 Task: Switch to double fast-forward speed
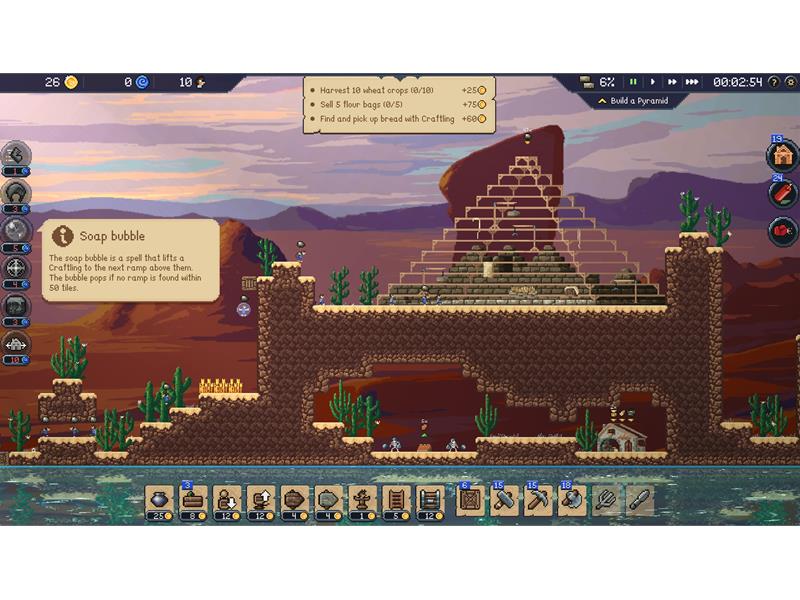click(672, 82)
